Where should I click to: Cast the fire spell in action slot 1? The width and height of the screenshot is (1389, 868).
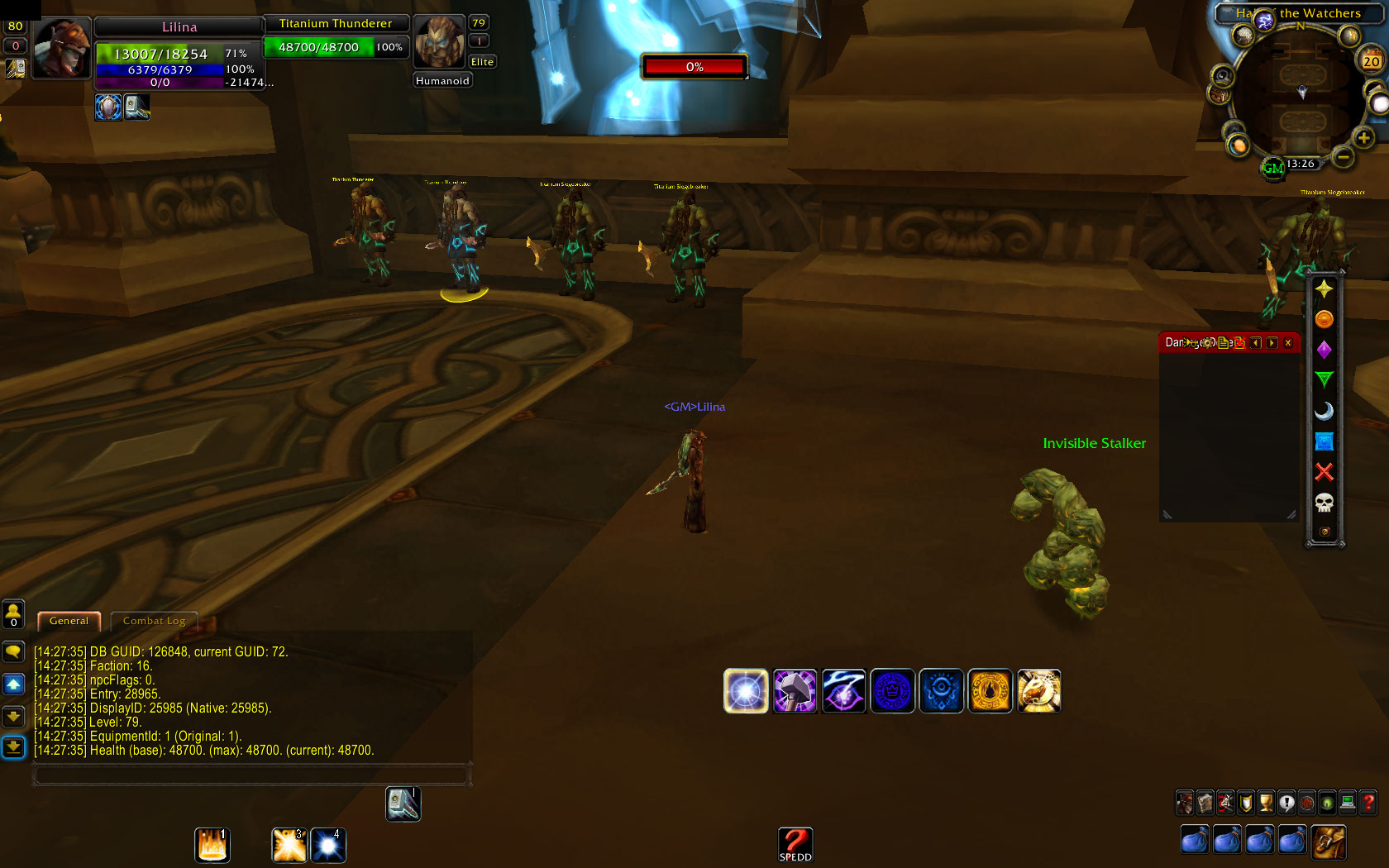(212, 845)
